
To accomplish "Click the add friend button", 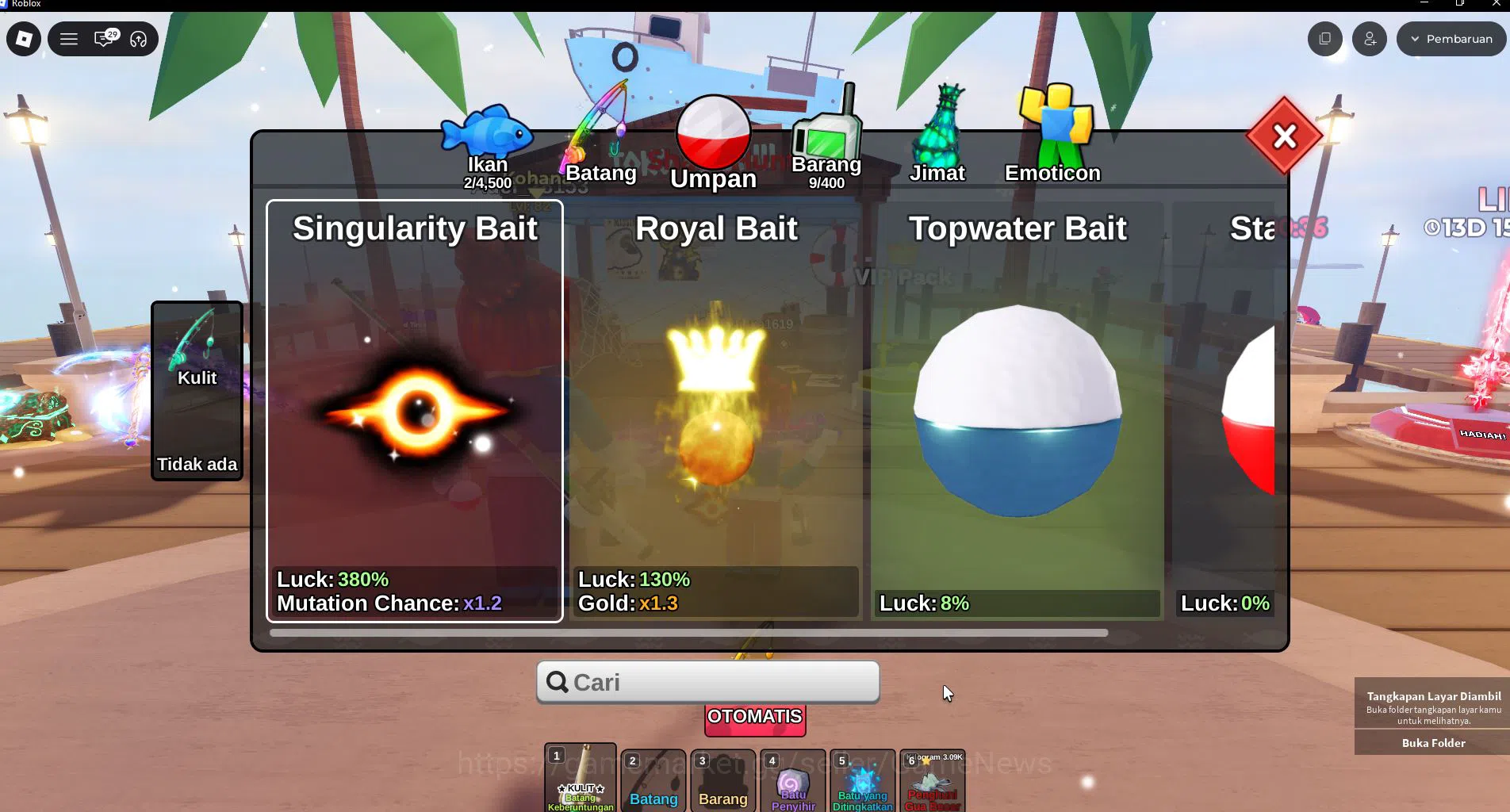I will [1369, 38].
